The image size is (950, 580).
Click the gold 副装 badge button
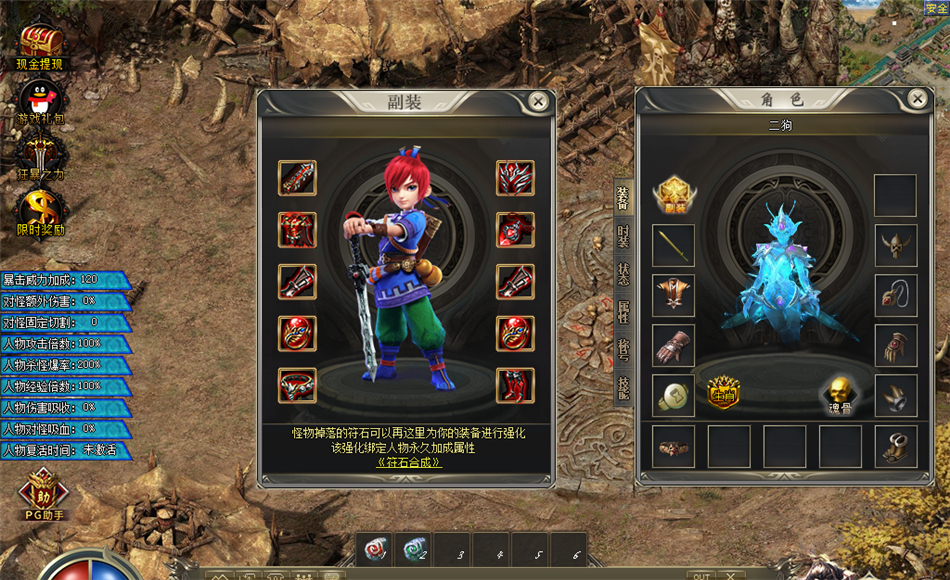674,193
